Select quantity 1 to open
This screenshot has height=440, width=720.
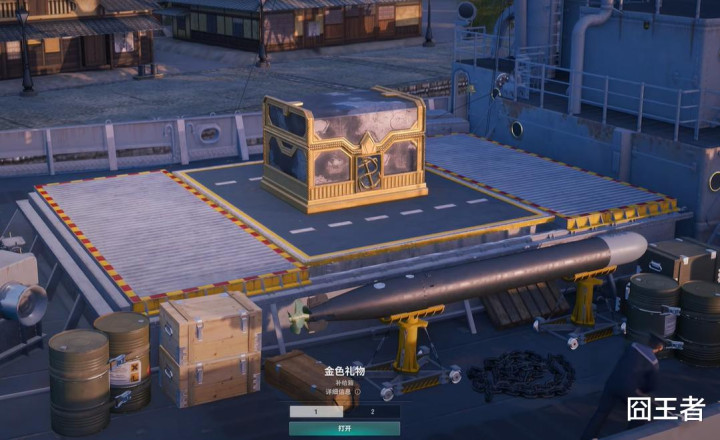coord(316,411)
